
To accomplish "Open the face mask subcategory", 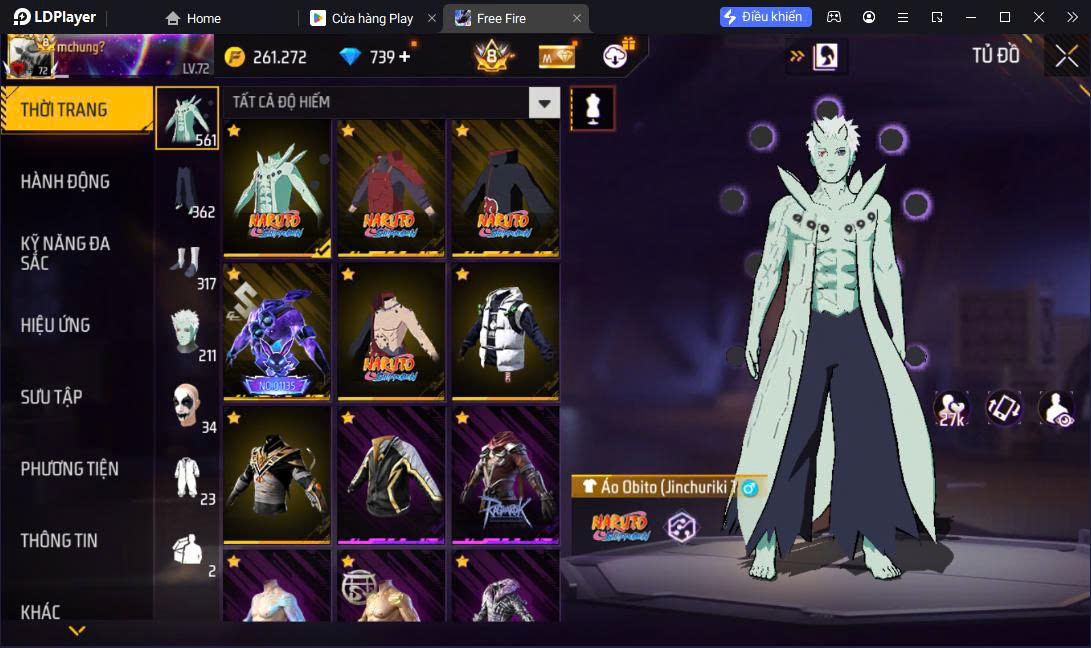I will [187, 406].
